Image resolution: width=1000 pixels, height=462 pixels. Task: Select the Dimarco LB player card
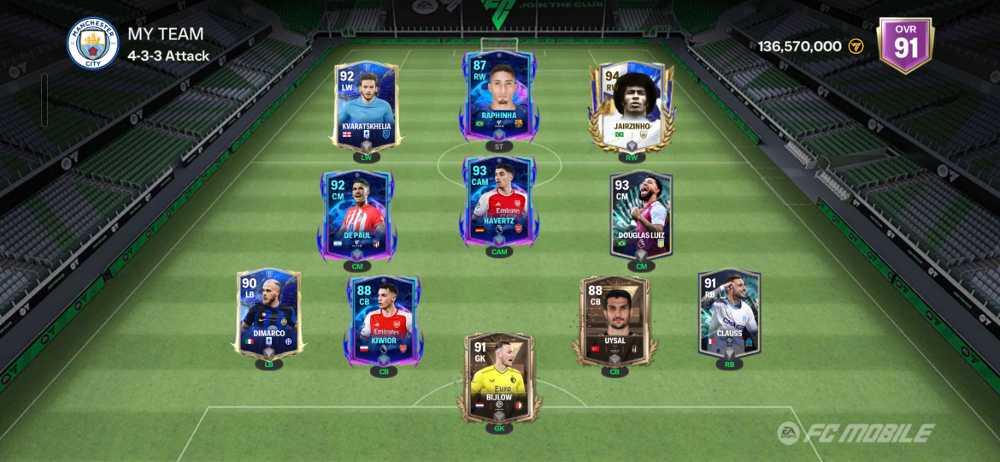[x=269, y=313]
